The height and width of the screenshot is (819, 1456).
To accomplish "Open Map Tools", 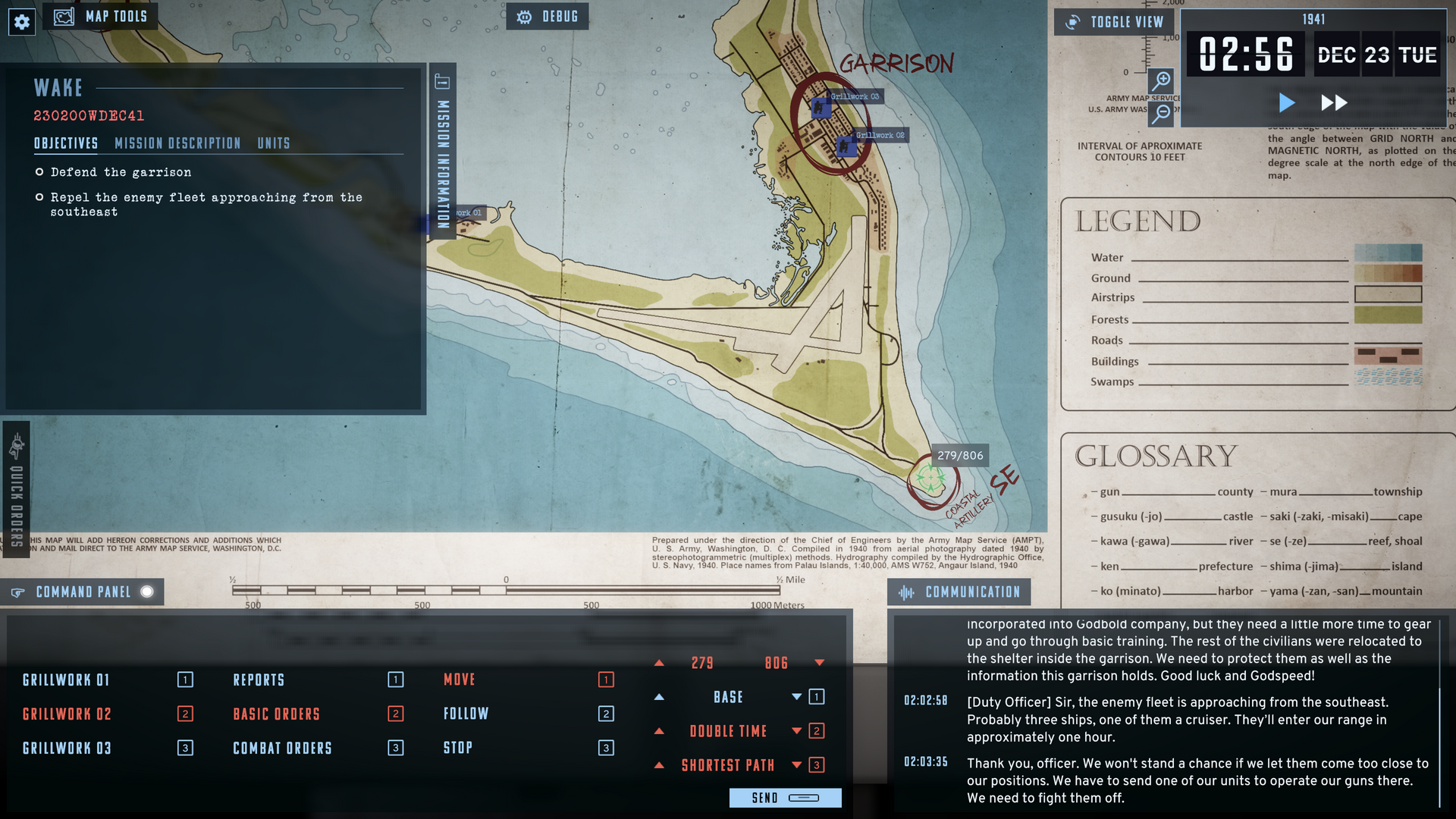I will pos(101,17).
